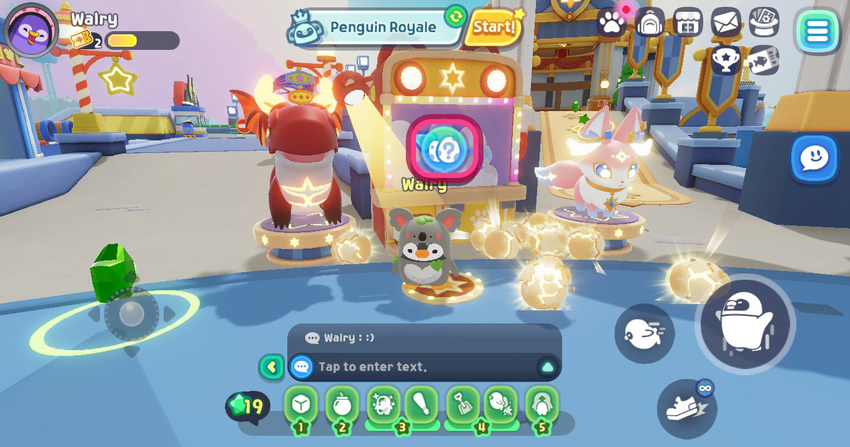Viewport: 850px width, 447px height.
Task: Open the magic hat and cards menu
Action: click(x=764, y=21)
